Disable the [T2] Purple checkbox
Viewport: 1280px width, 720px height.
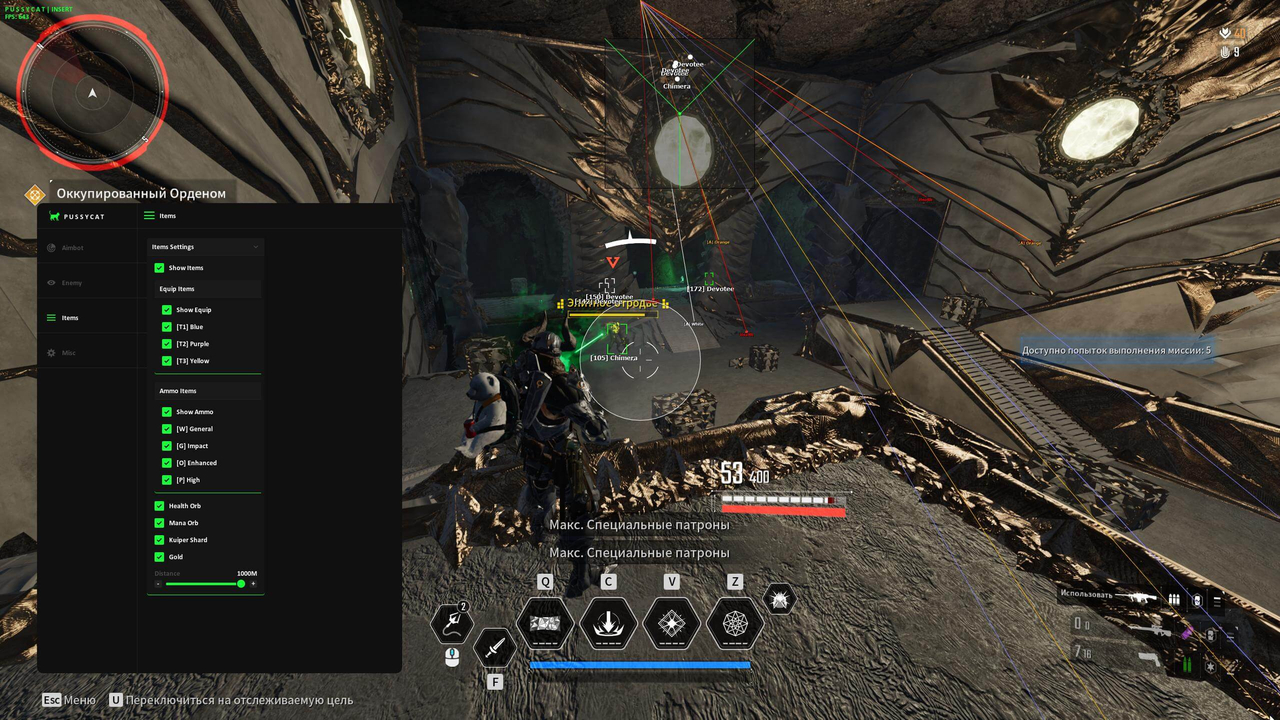166,344
